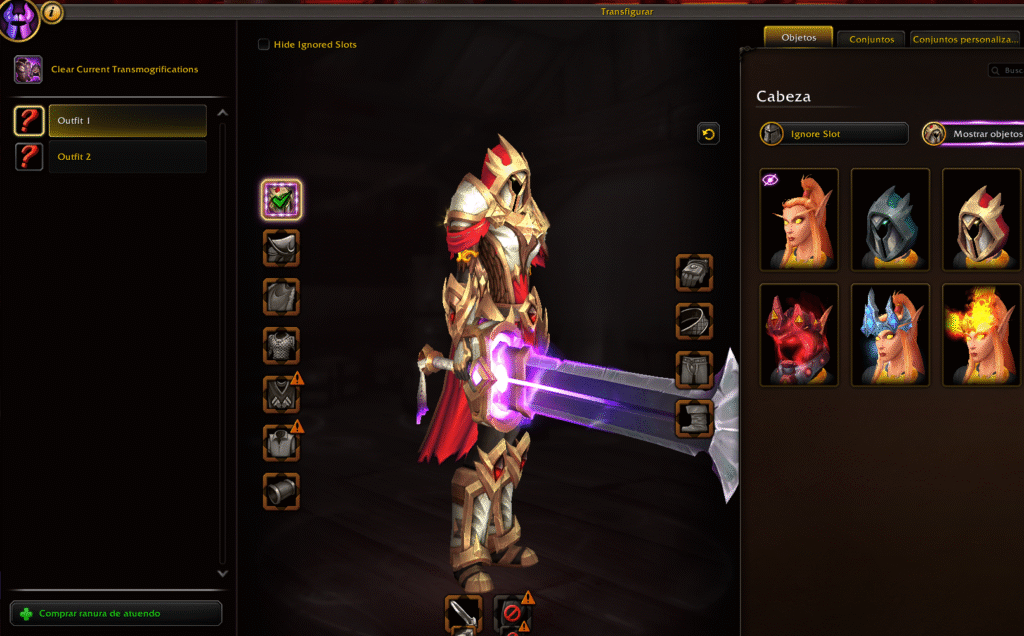The width and height of the screenshot is (1024, 636).
Task: Pick the gold and white hood appearance
Action: [x=981, y=219]
